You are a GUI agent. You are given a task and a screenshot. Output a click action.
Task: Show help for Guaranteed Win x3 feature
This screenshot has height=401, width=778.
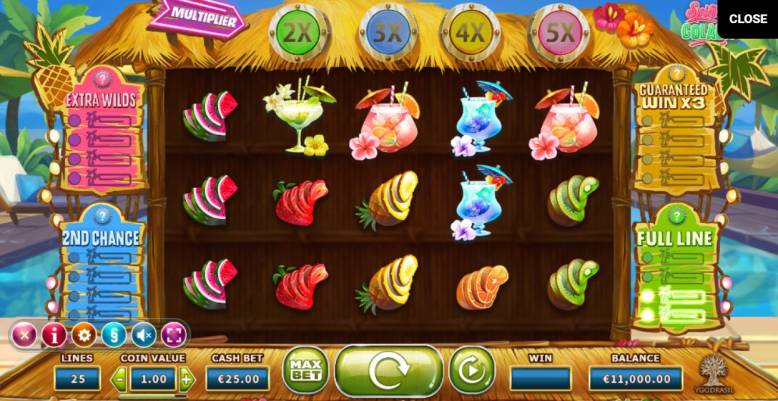coord(673,71)
